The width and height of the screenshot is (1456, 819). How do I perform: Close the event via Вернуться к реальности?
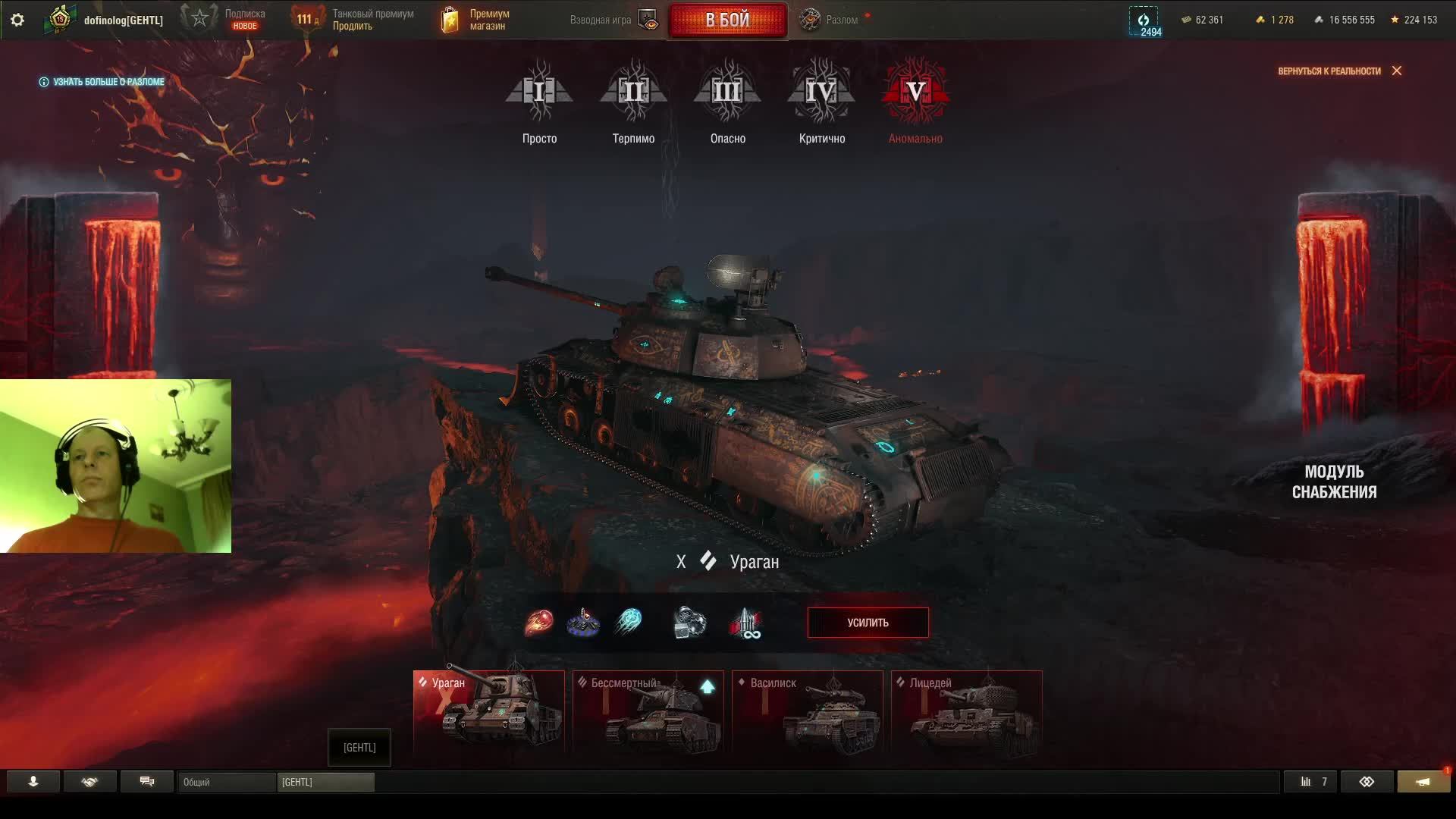pyautogui.click(x=1339, y=71)
